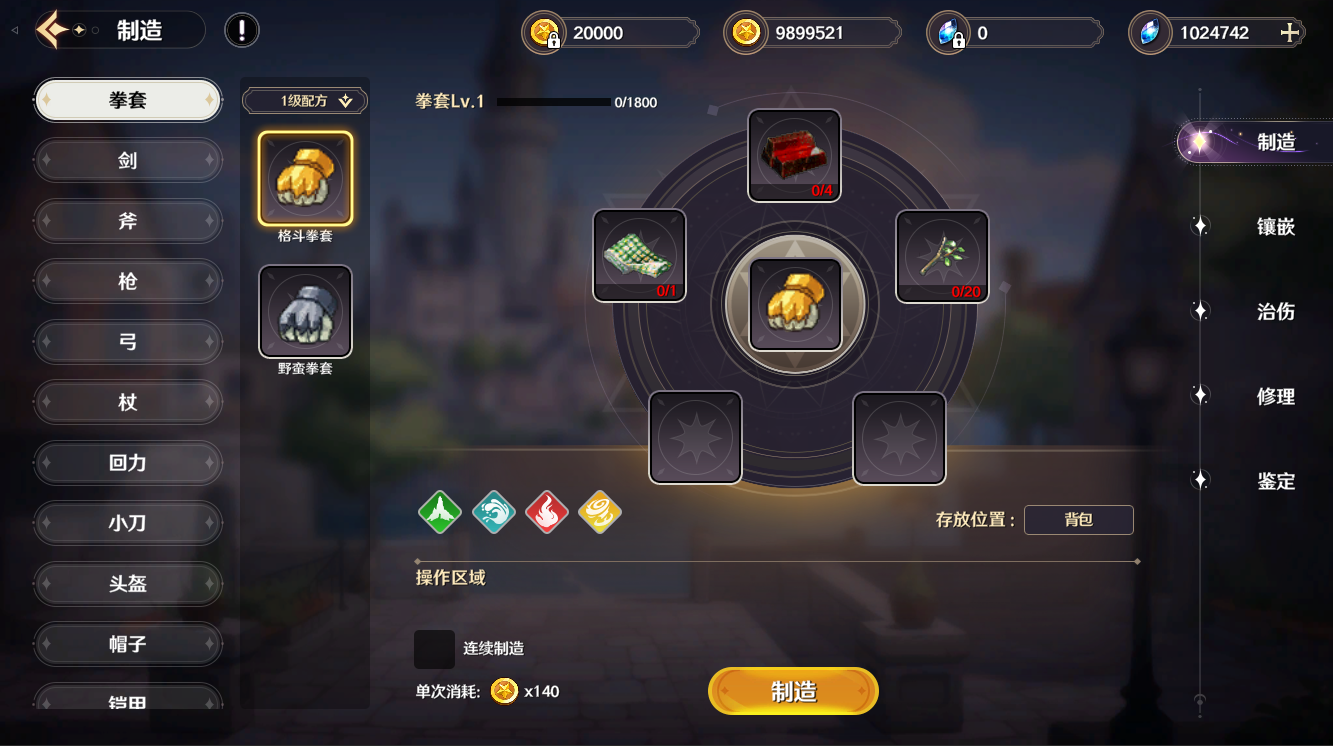Select the 弓 bow category

[128, 342]
